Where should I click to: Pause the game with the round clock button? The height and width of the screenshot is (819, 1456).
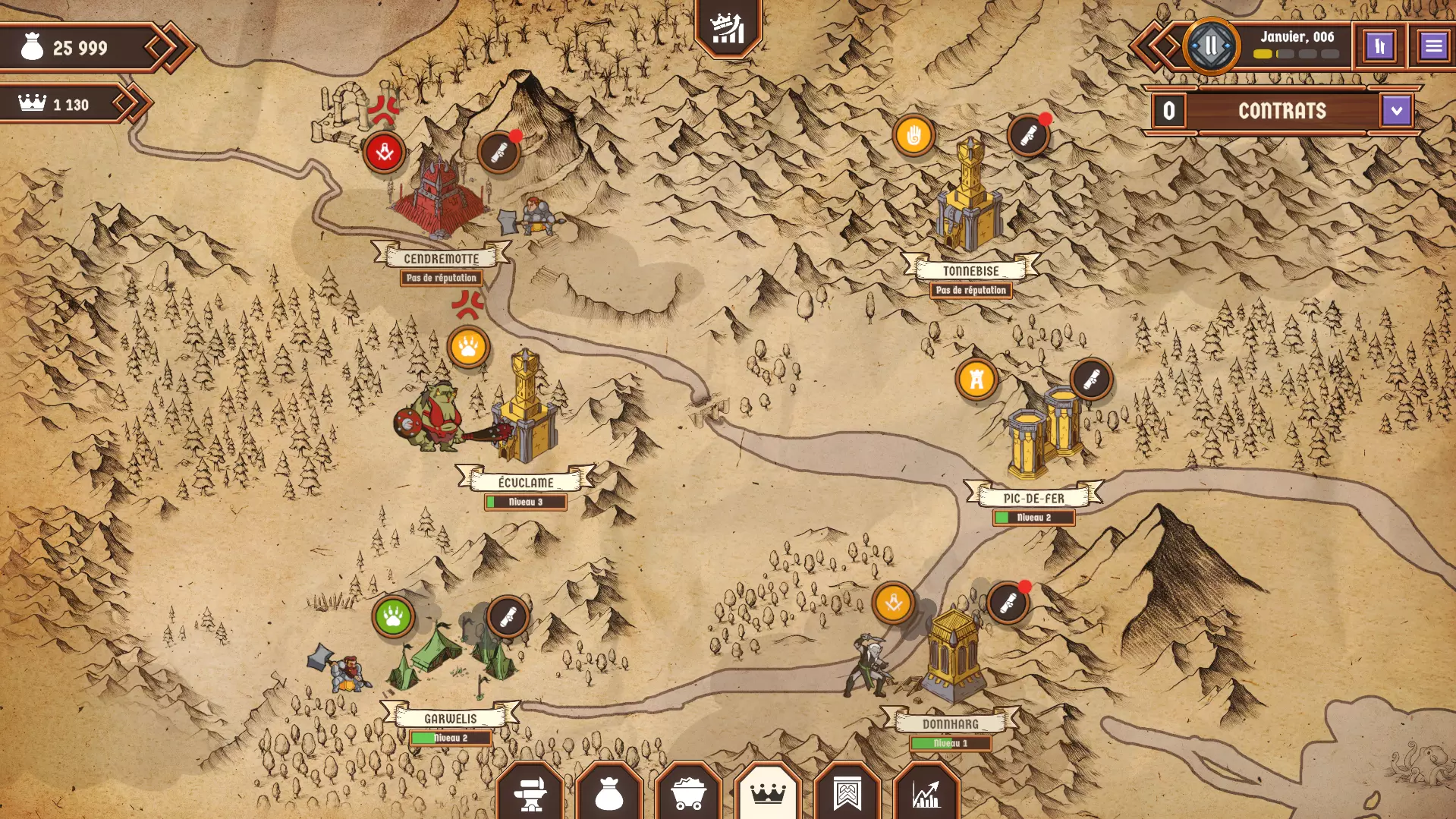(1211, 46)
